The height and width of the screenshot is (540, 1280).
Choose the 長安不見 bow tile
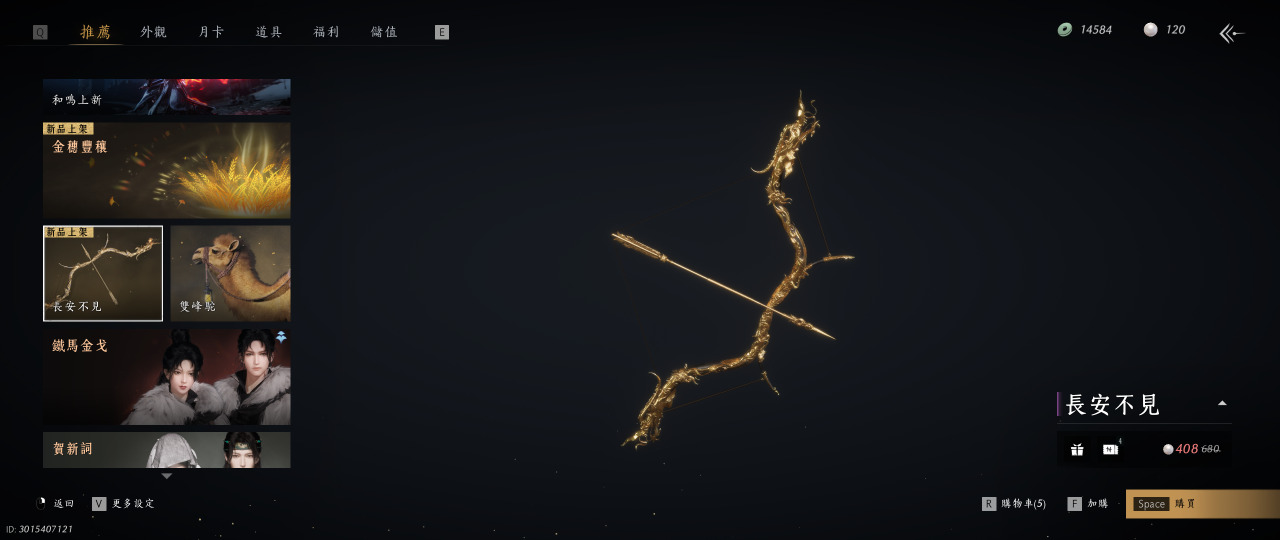pos(103,273)
